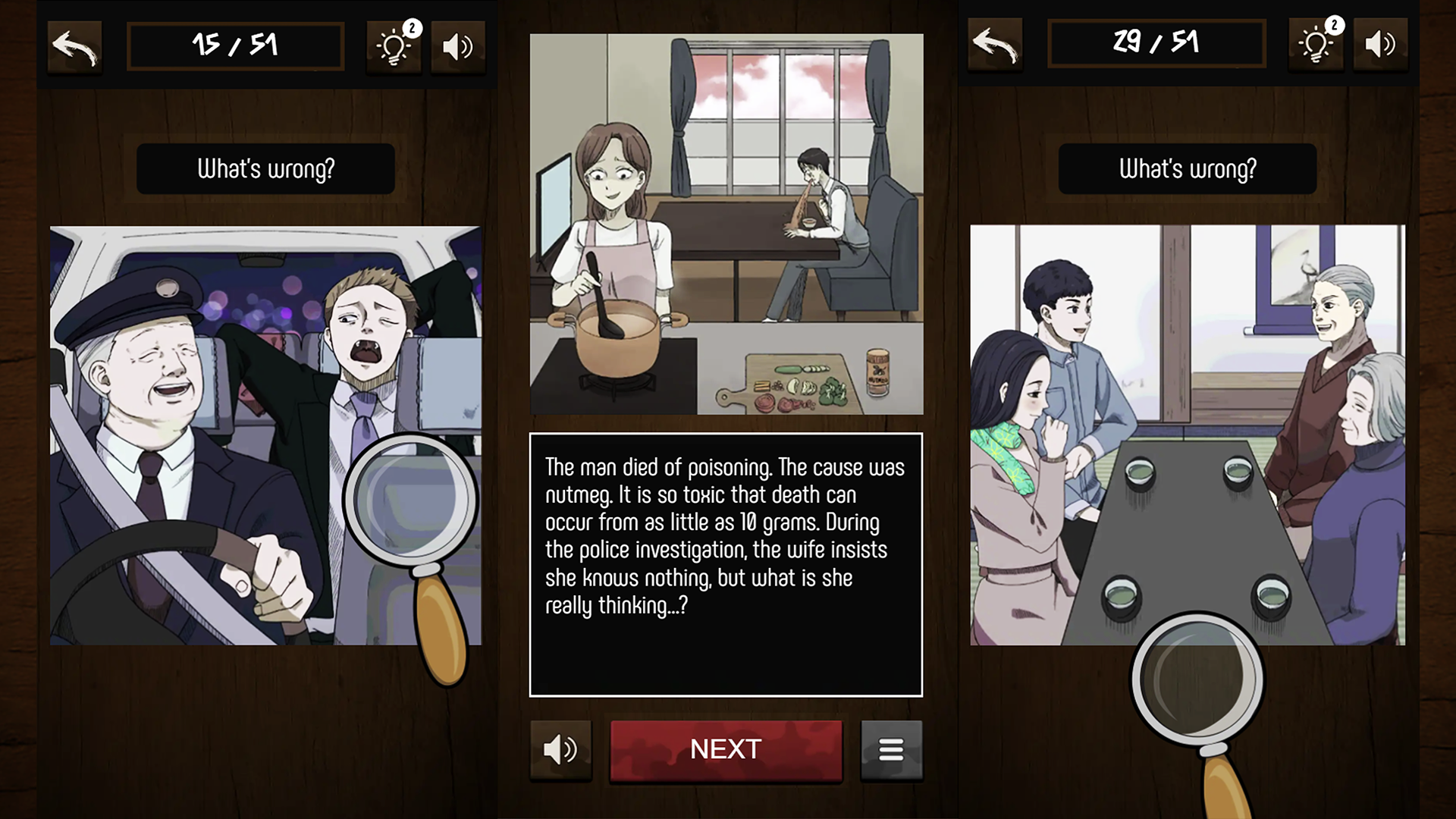The image size is (1456, 819).
Task: Toggle the sound icon next to NEXT
Action: tap(560, 749)
